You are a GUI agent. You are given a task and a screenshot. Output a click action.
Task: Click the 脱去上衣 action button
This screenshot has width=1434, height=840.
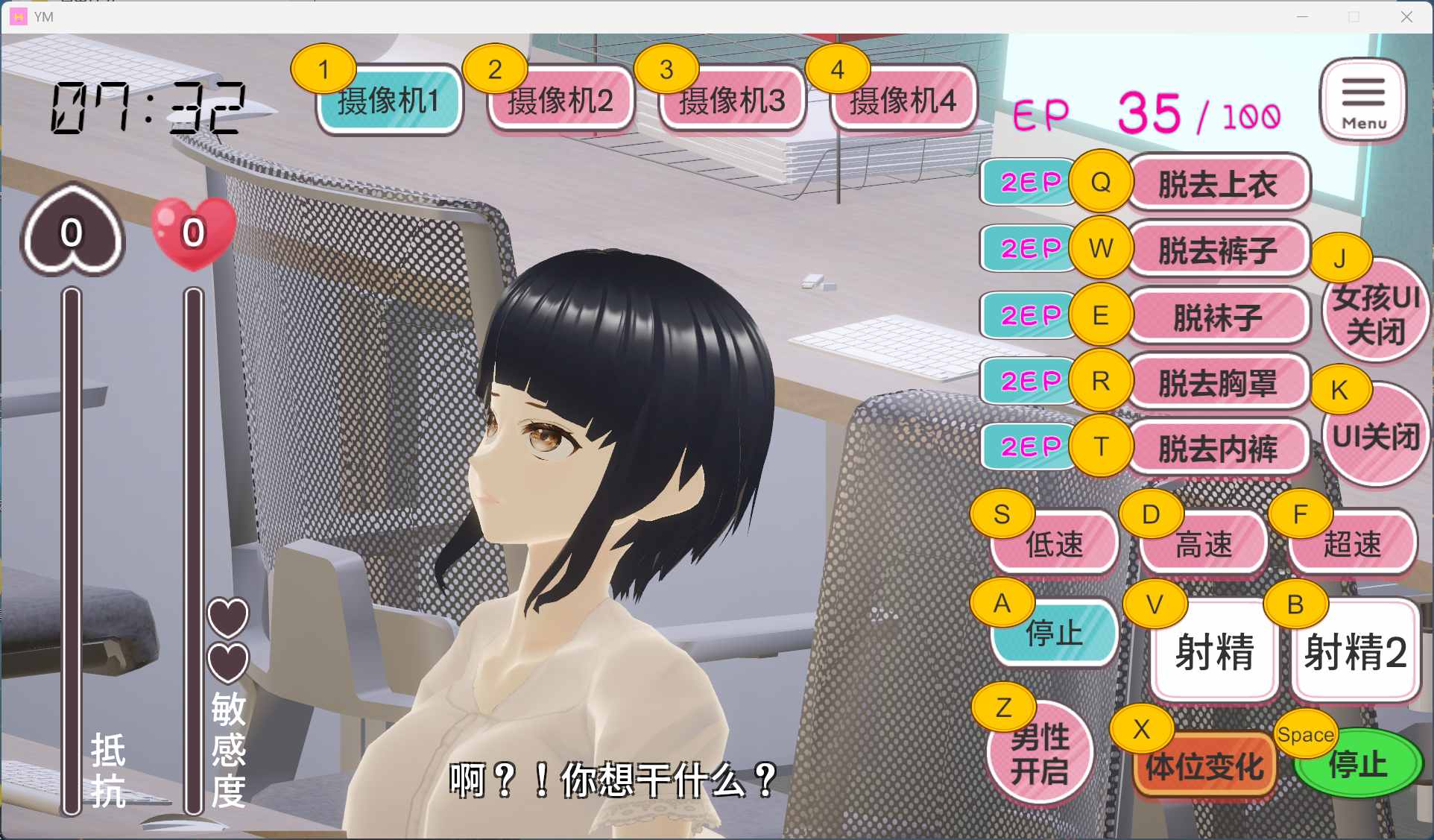coord(1218,183)
